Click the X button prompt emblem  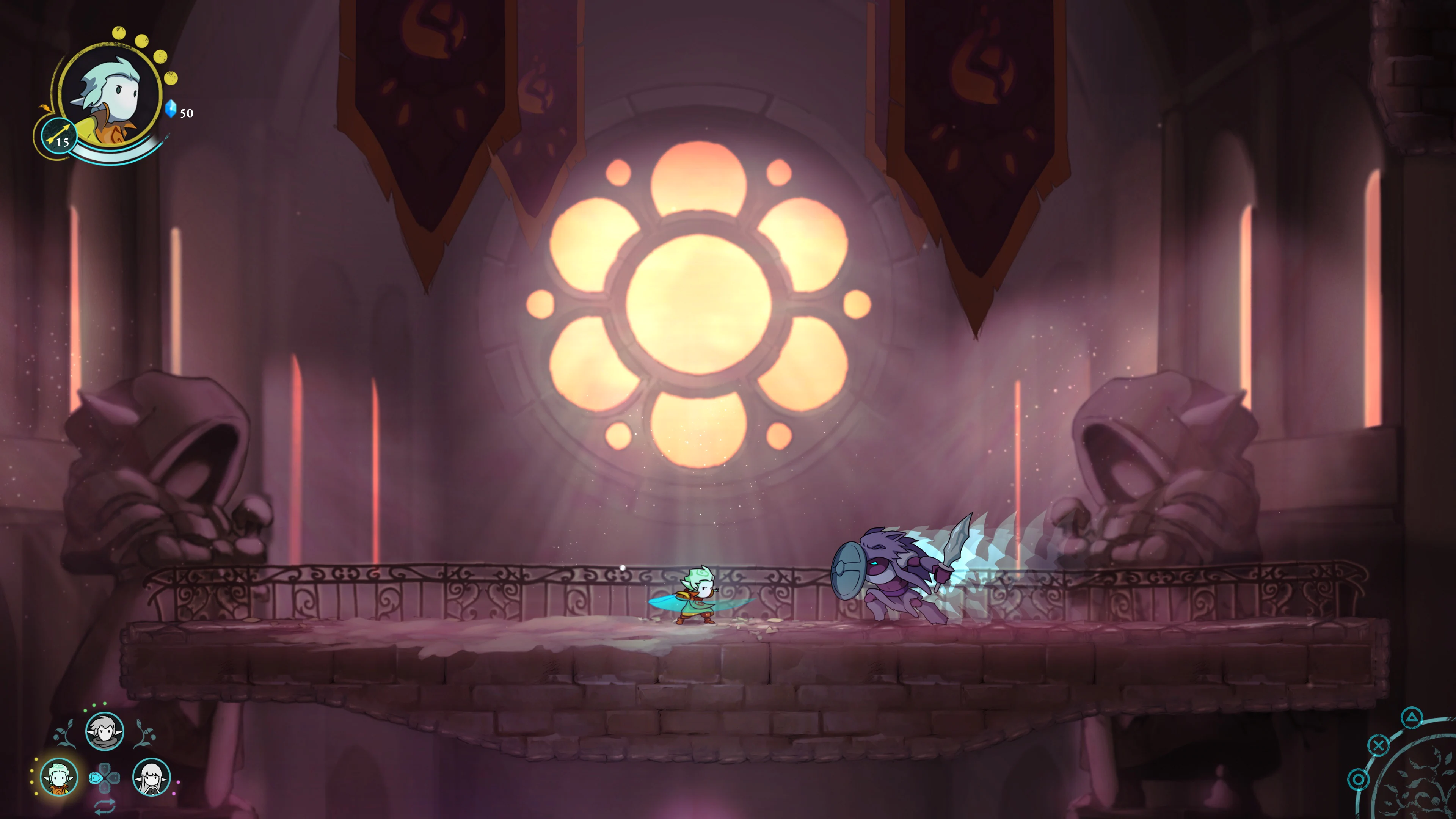pos(1379,745)
